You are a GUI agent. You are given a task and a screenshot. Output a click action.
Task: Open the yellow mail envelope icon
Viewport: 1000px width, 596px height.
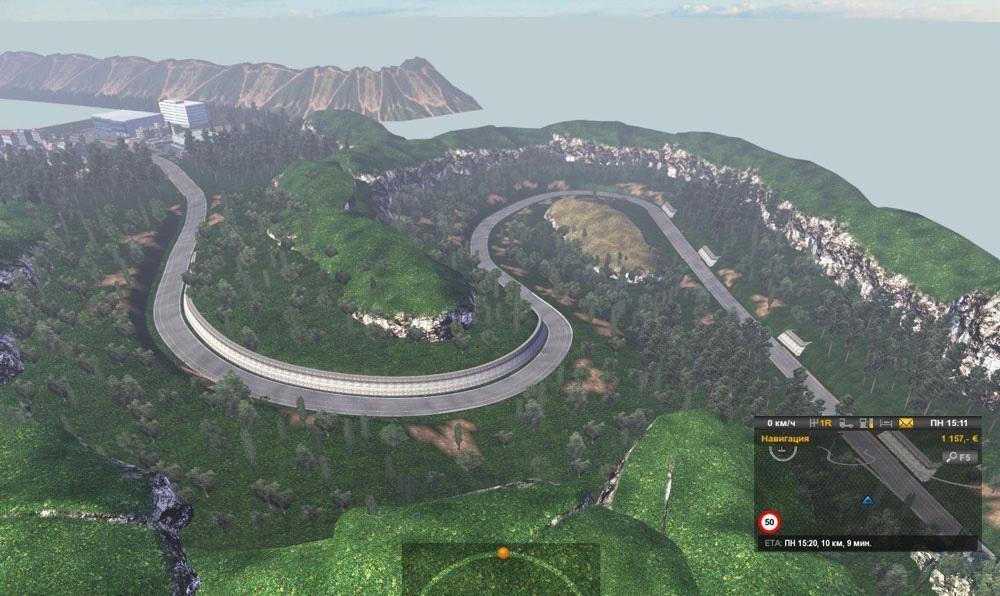906,423
